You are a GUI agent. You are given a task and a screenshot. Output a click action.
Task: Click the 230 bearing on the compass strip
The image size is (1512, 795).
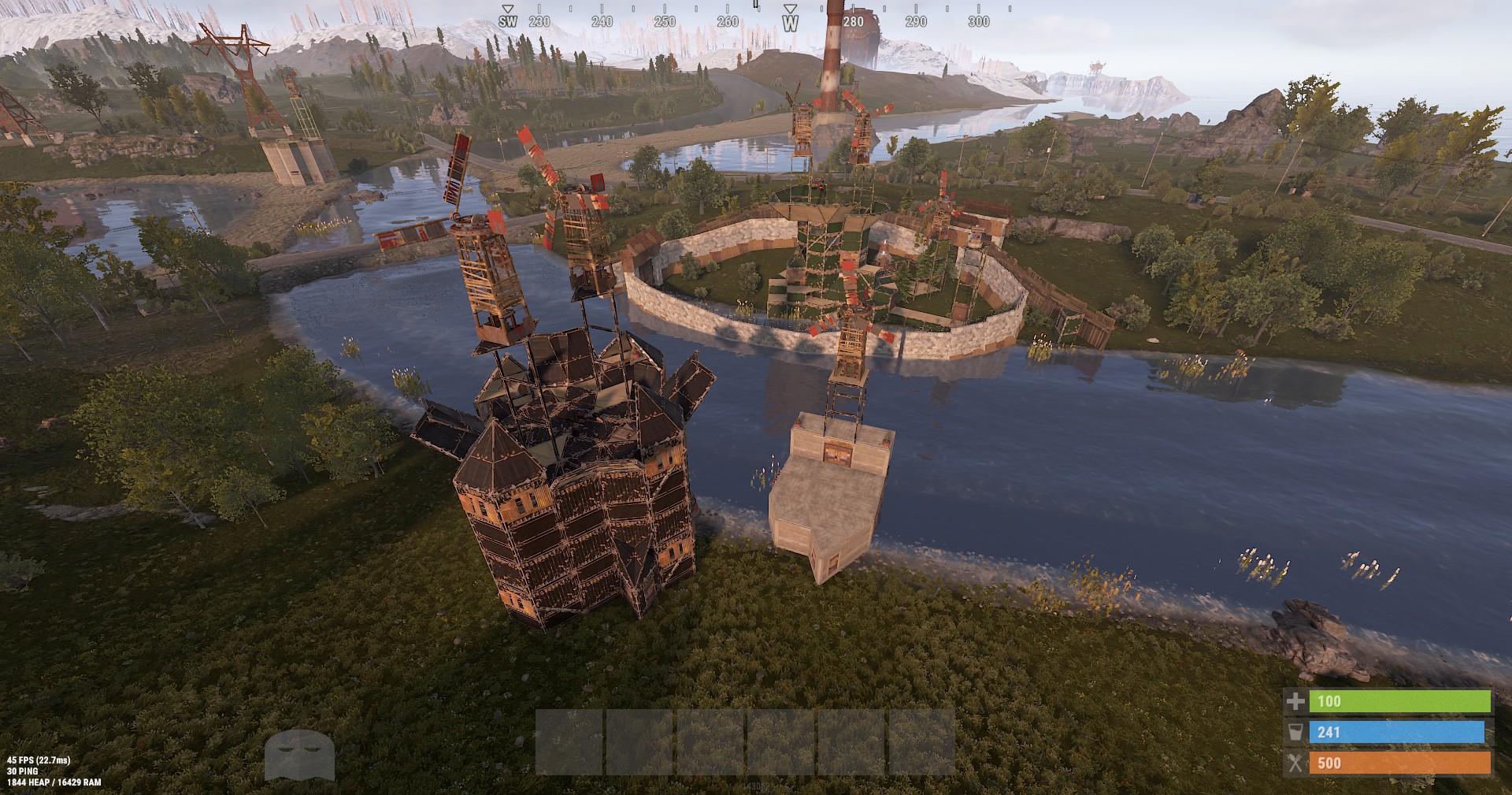[x=538, y=23]
